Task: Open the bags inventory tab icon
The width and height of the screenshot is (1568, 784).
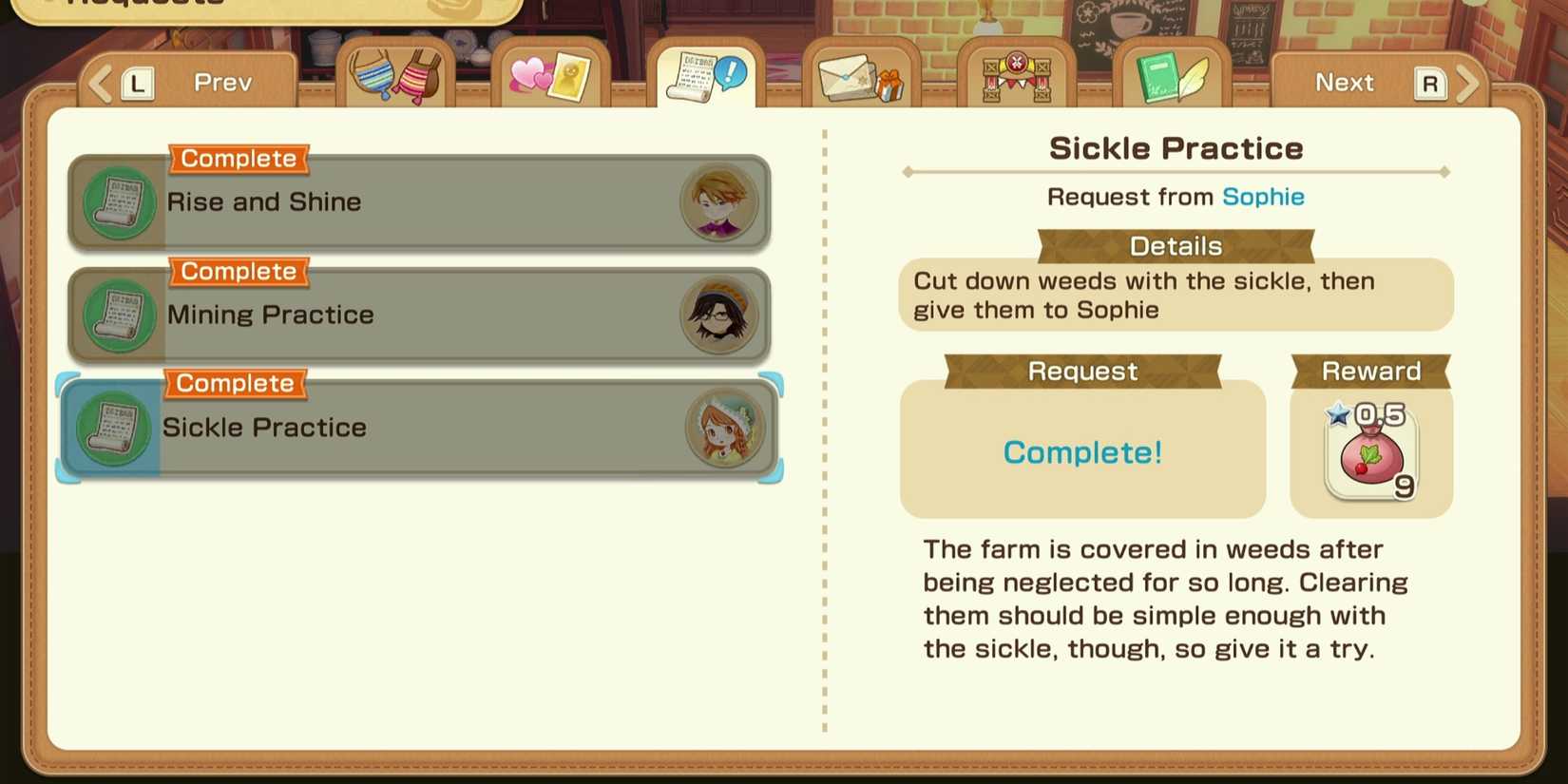Action: click(394, 76)
